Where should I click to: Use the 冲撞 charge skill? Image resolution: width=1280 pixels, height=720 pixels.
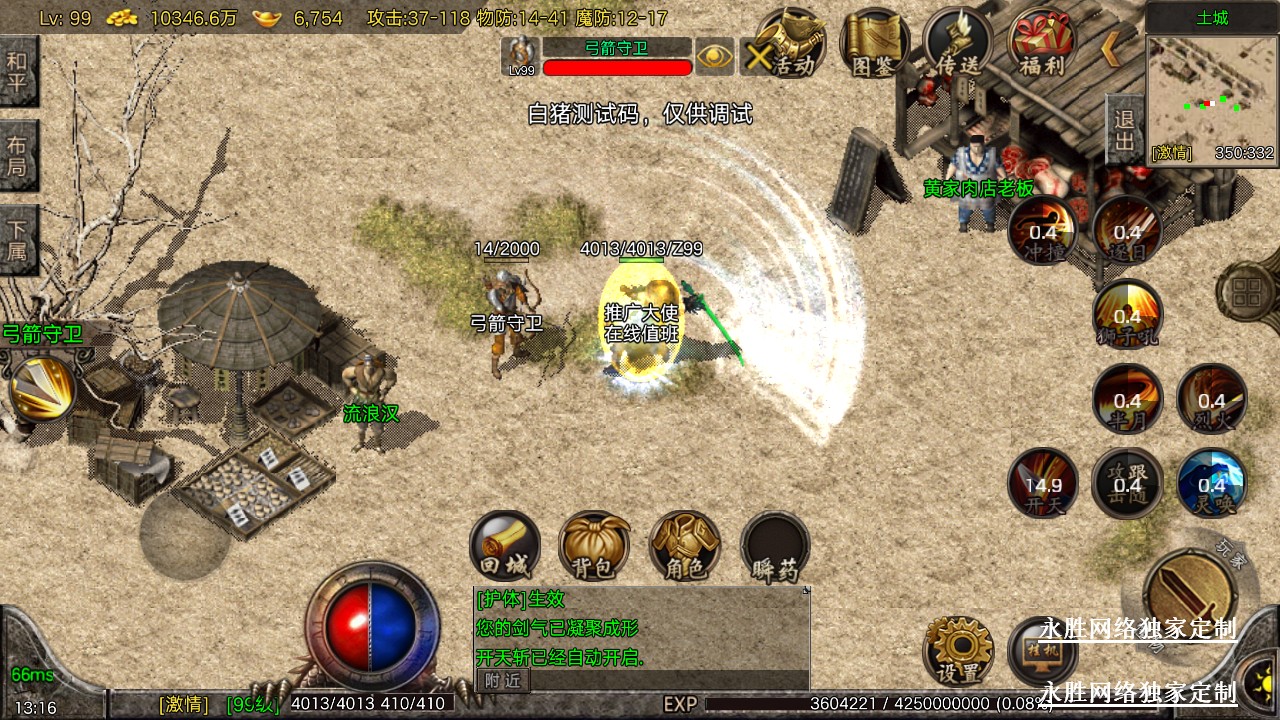pos(1042,229)
